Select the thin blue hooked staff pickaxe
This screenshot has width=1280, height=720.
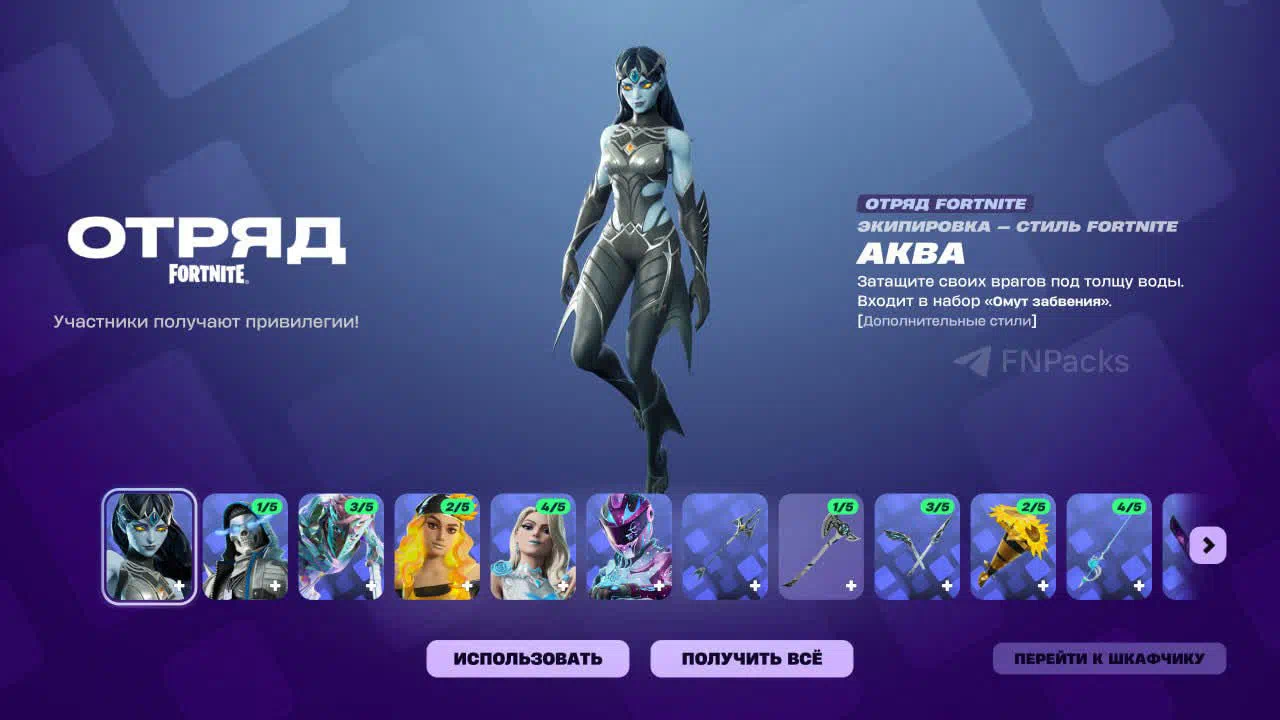click(1109, 546)
